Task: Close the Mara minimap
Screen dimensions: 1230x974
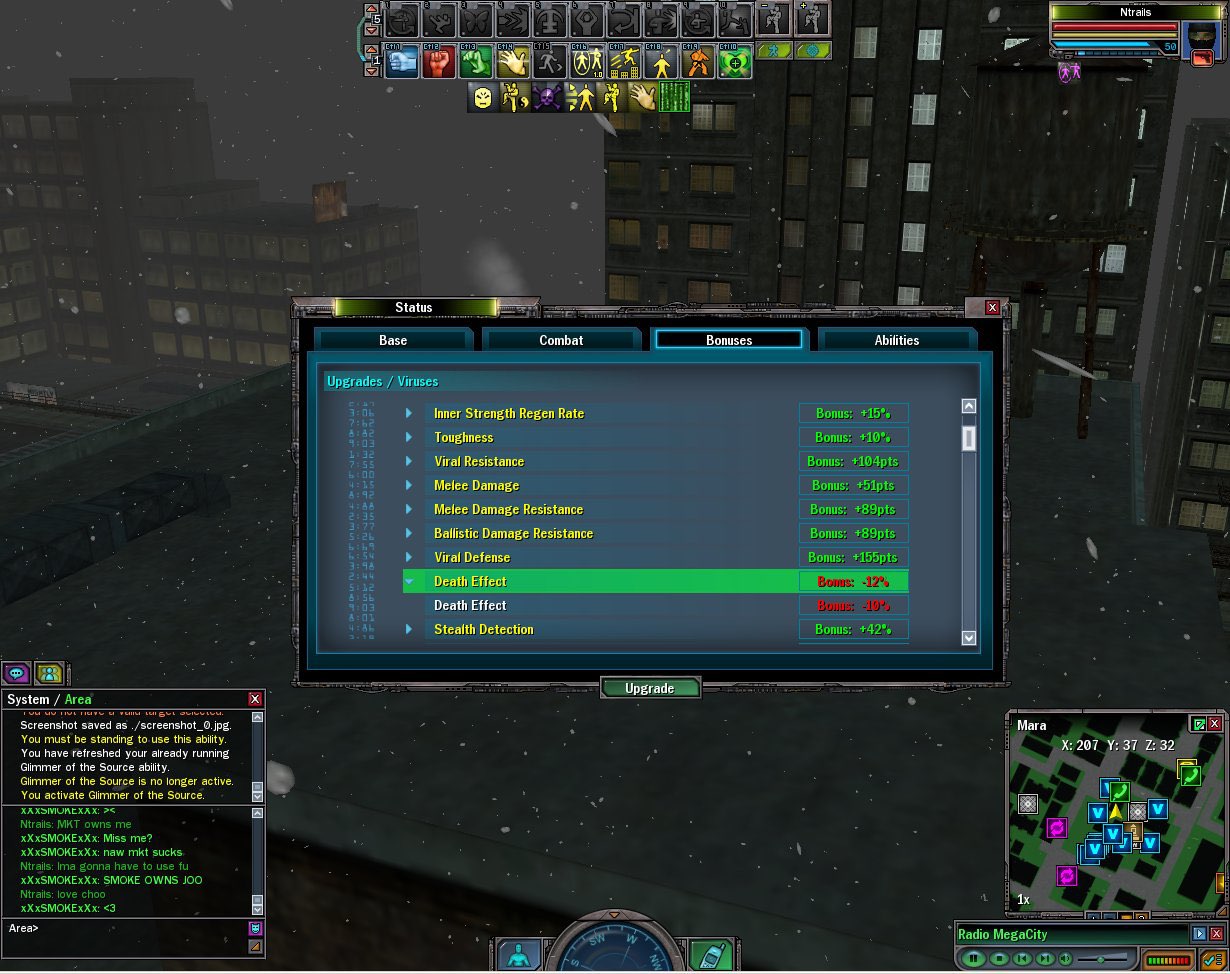Action: (1215, 723)
